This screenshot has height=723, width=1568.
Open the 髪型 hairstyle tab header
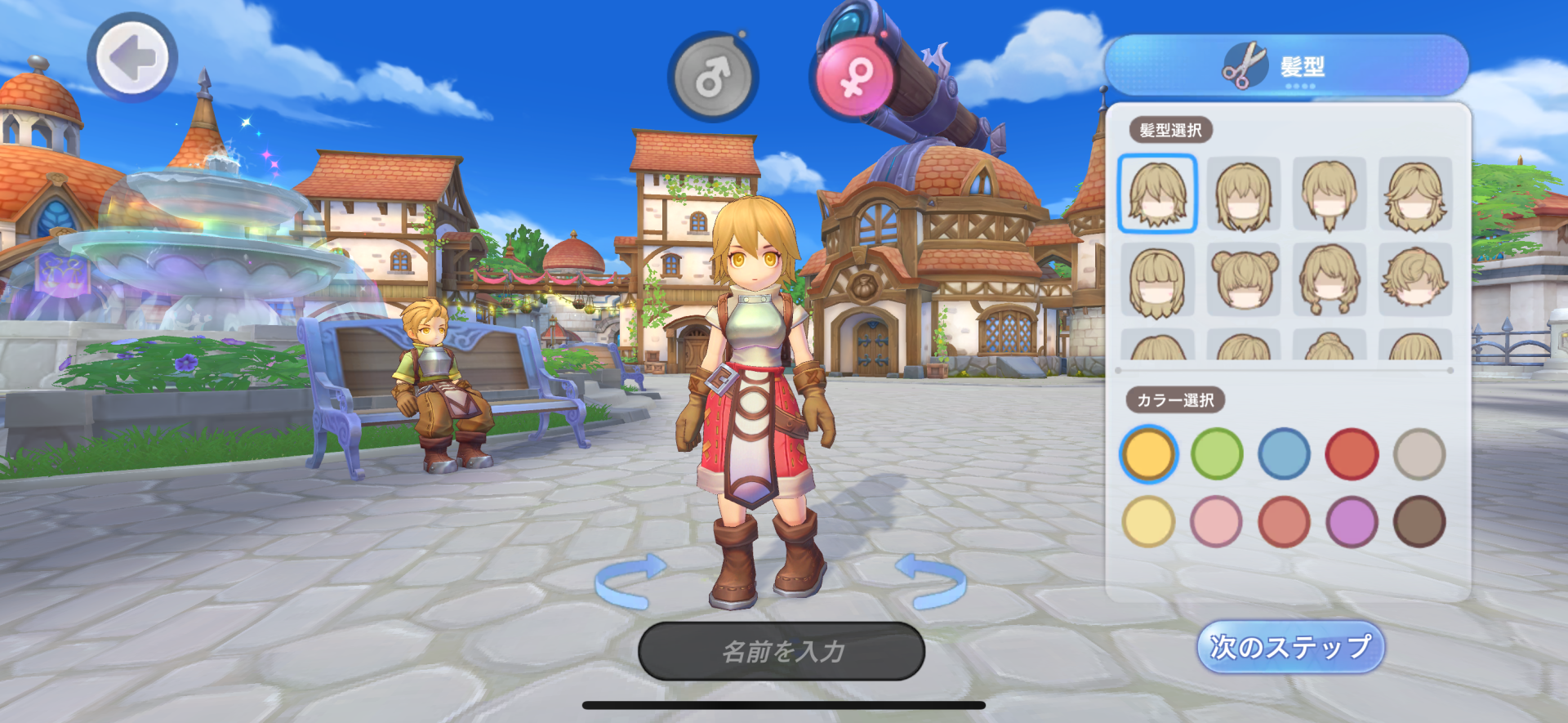(1285, 67)
